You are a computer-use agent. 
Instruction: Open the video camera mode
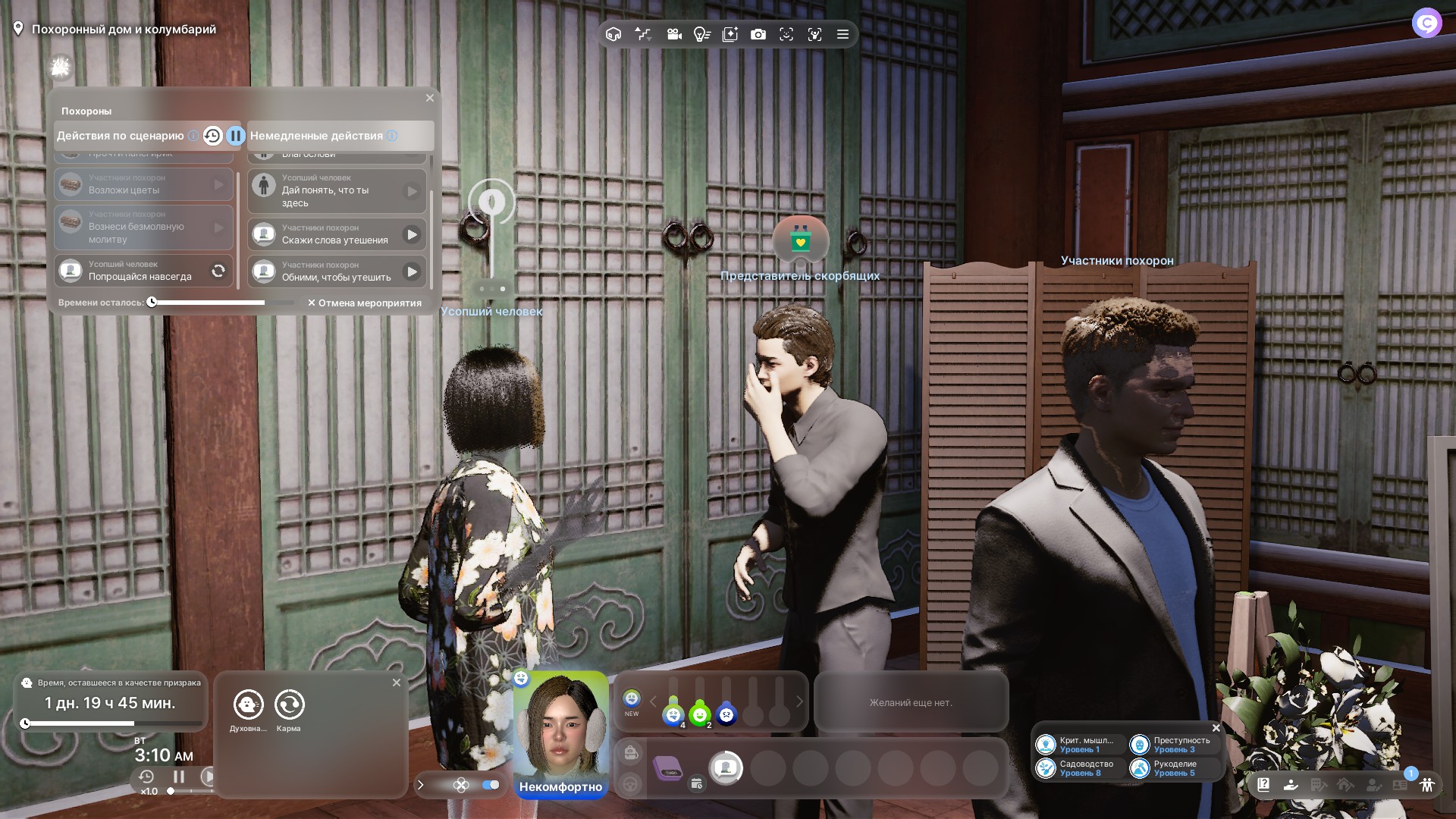tap(673, 34)
